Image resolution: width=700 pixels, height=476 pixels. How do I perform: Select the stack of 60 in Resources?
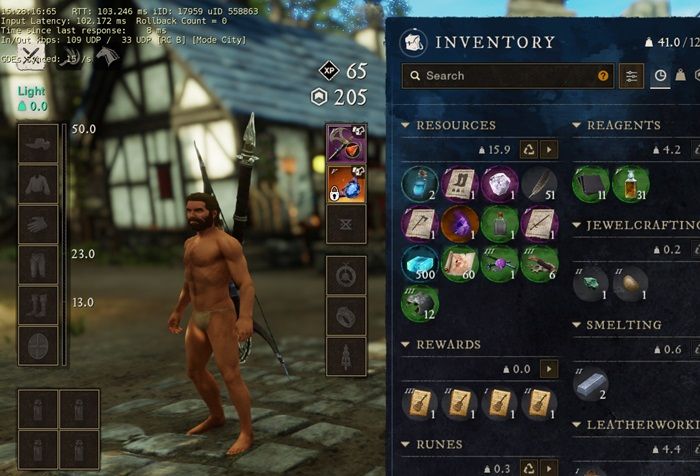tap(461, 264)
